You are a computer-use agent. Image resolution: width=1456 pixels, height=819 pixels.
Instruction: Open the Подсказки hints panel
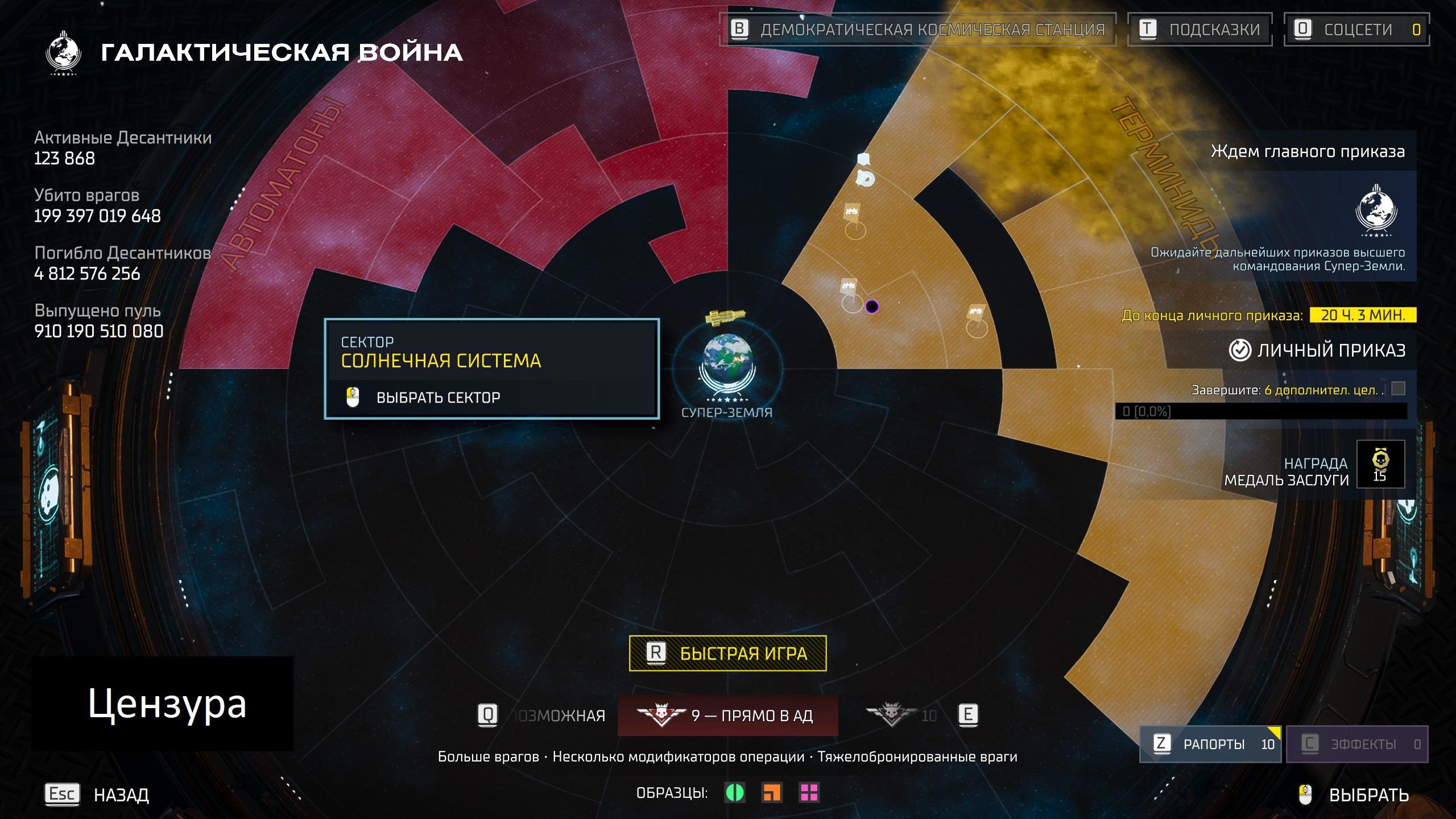pyautogui.click(x=1200, y=30)
